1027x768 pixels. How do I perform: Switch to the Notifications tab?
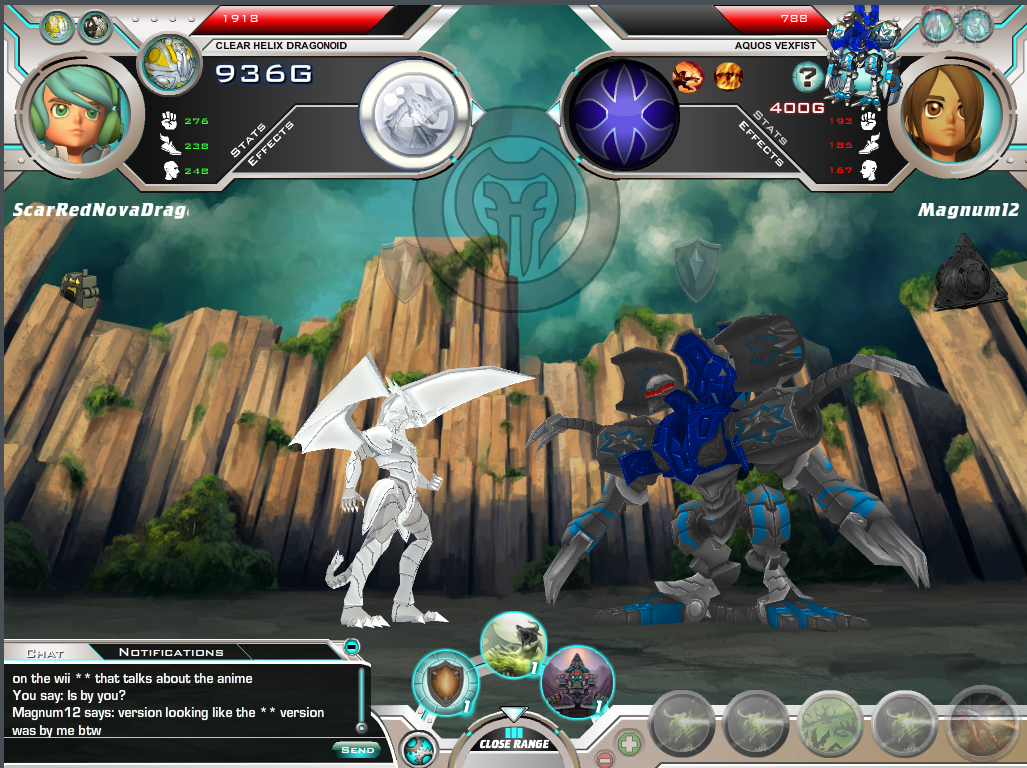click(171, 652)
